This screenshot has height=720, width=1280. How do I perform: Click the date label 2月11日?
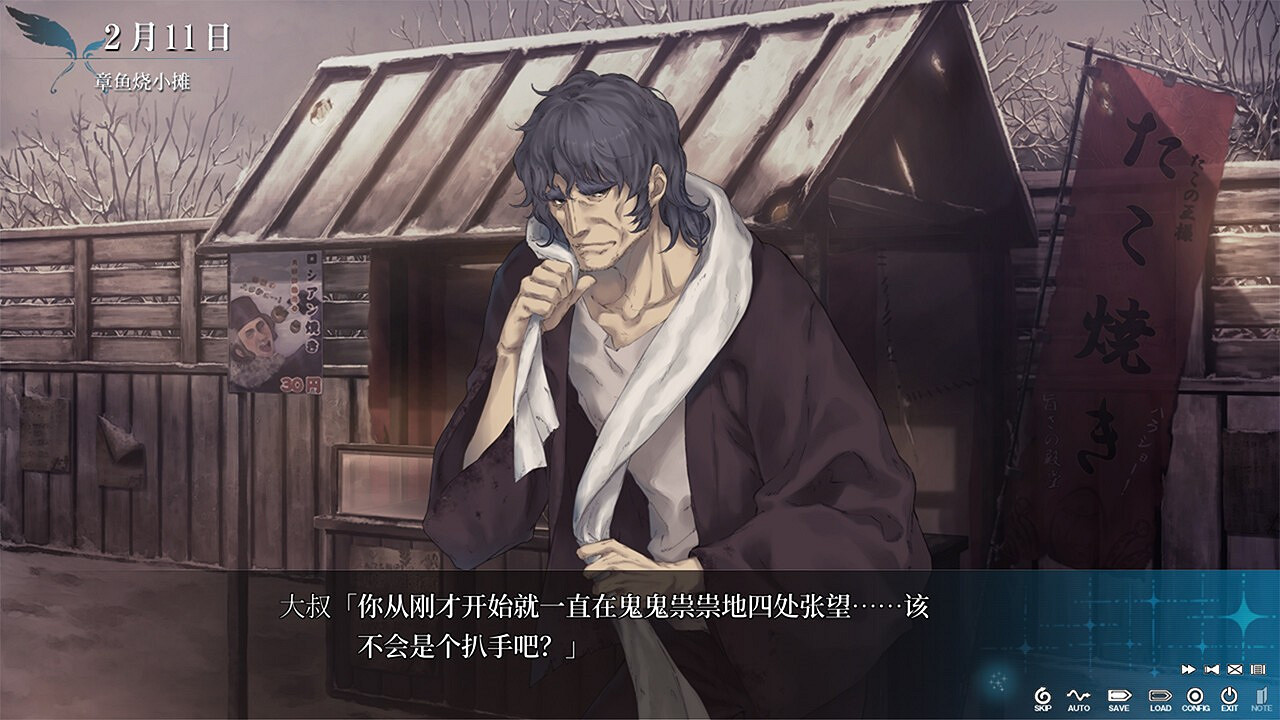165,36
